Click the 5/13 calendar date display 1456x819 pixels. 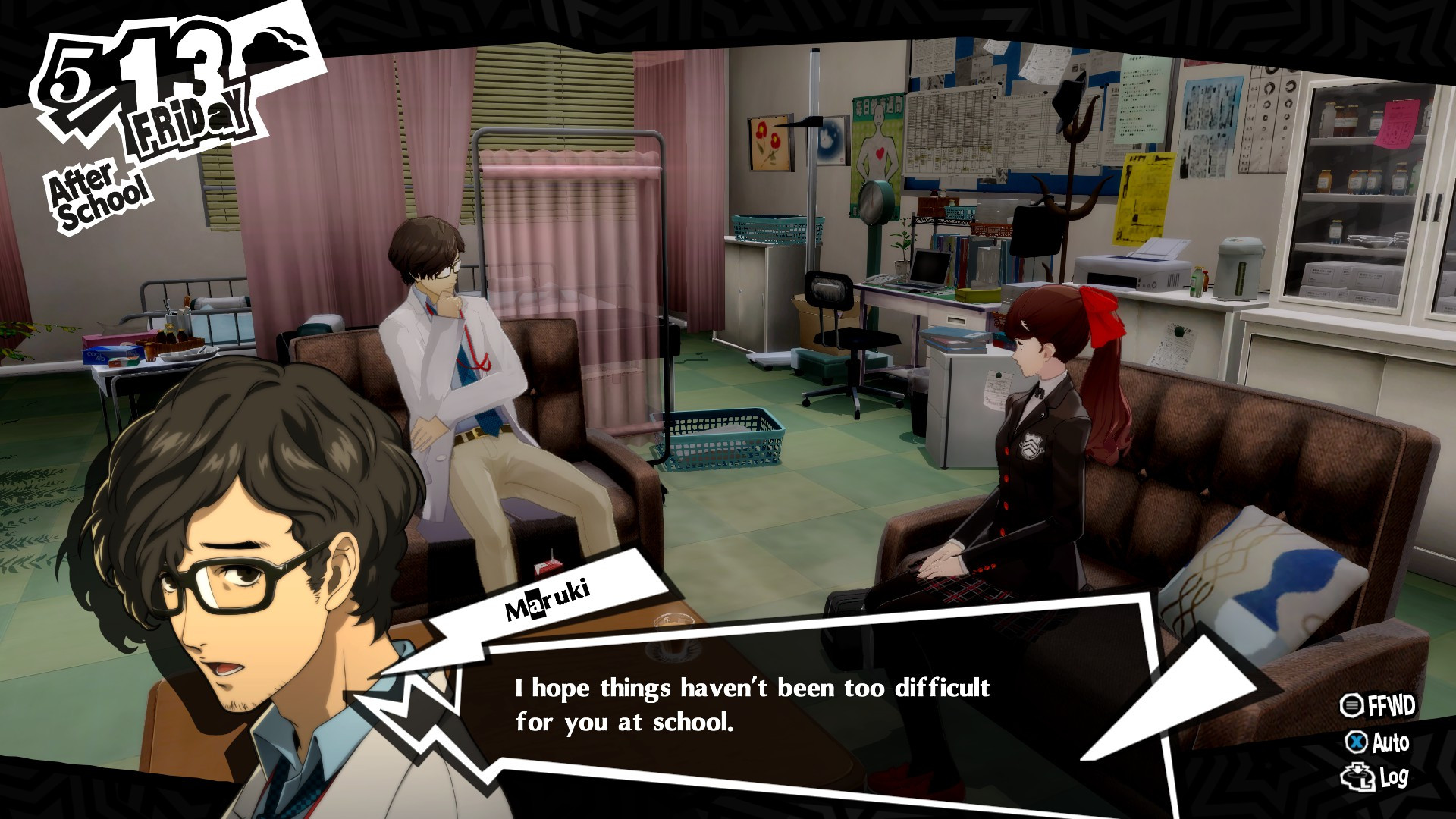121,68
